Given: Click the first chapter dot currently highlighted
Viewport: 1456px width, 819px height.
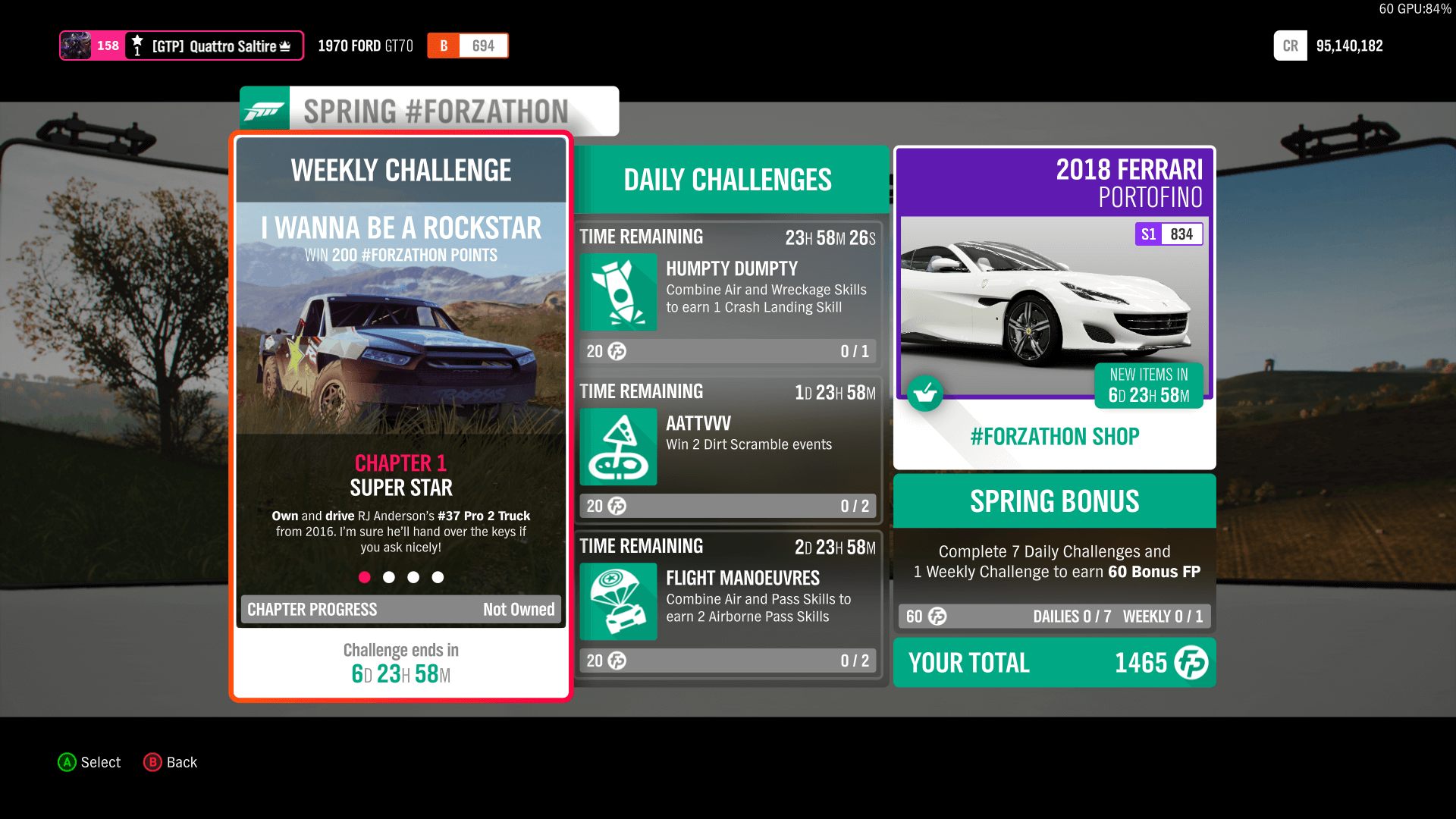Looking at the screenshot, I should click(x=365, y=577).
